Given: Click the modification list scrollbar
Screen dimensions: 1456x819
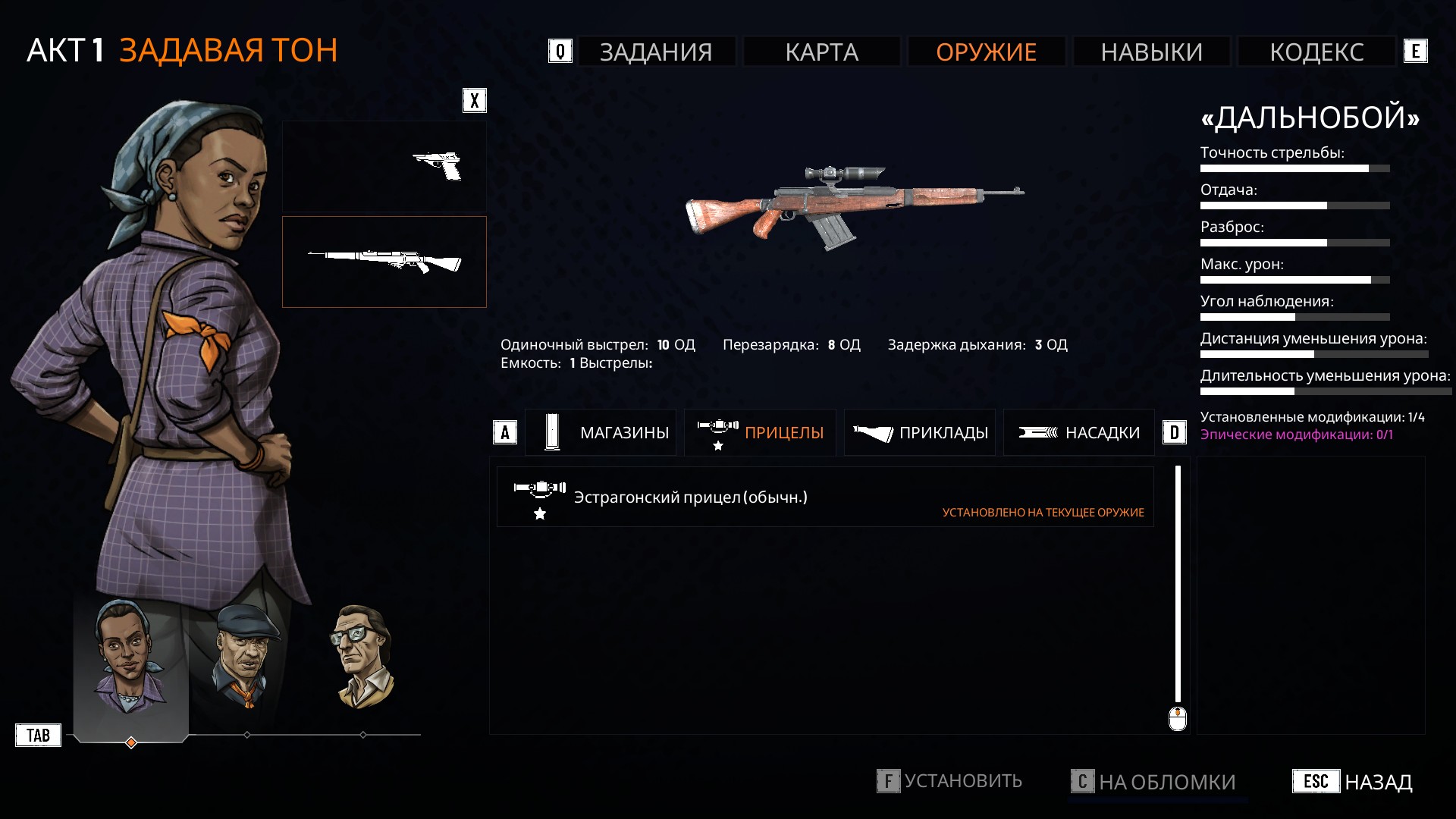Looking at the screenshot, I should pos(1178,584).
